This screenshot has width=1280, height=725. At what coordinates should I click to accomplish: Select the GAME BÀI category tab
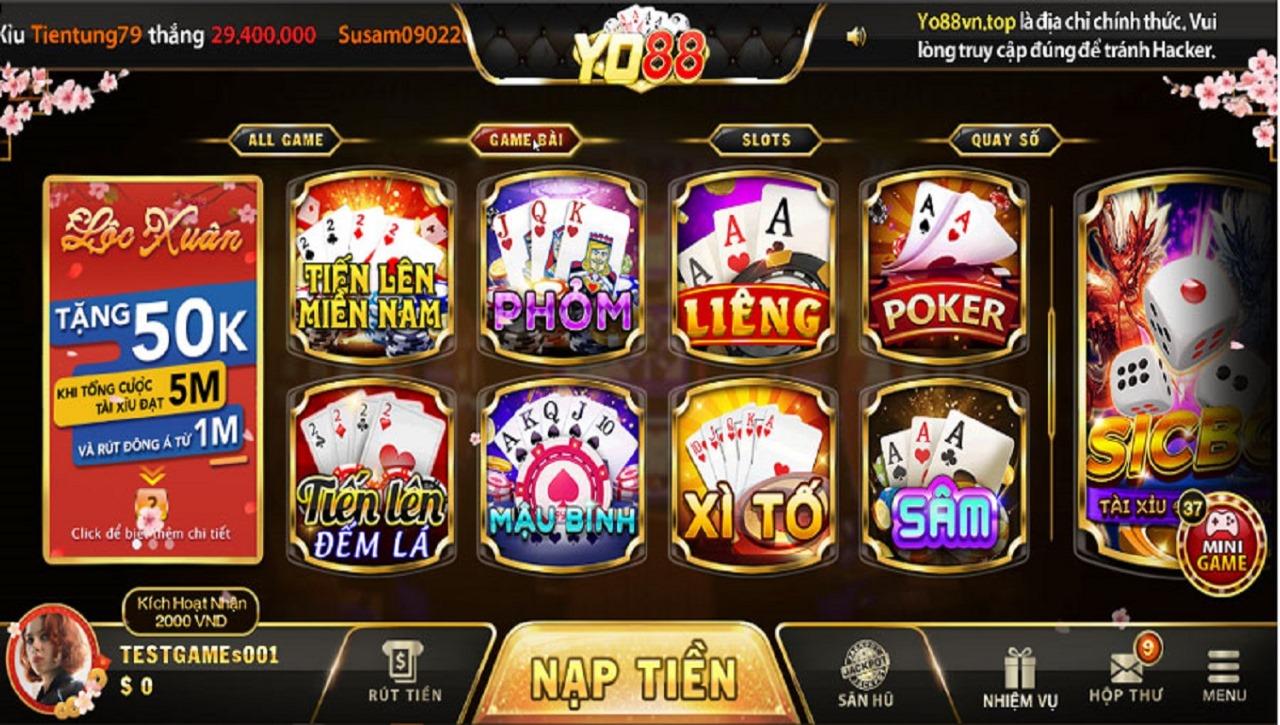point(524,140)
